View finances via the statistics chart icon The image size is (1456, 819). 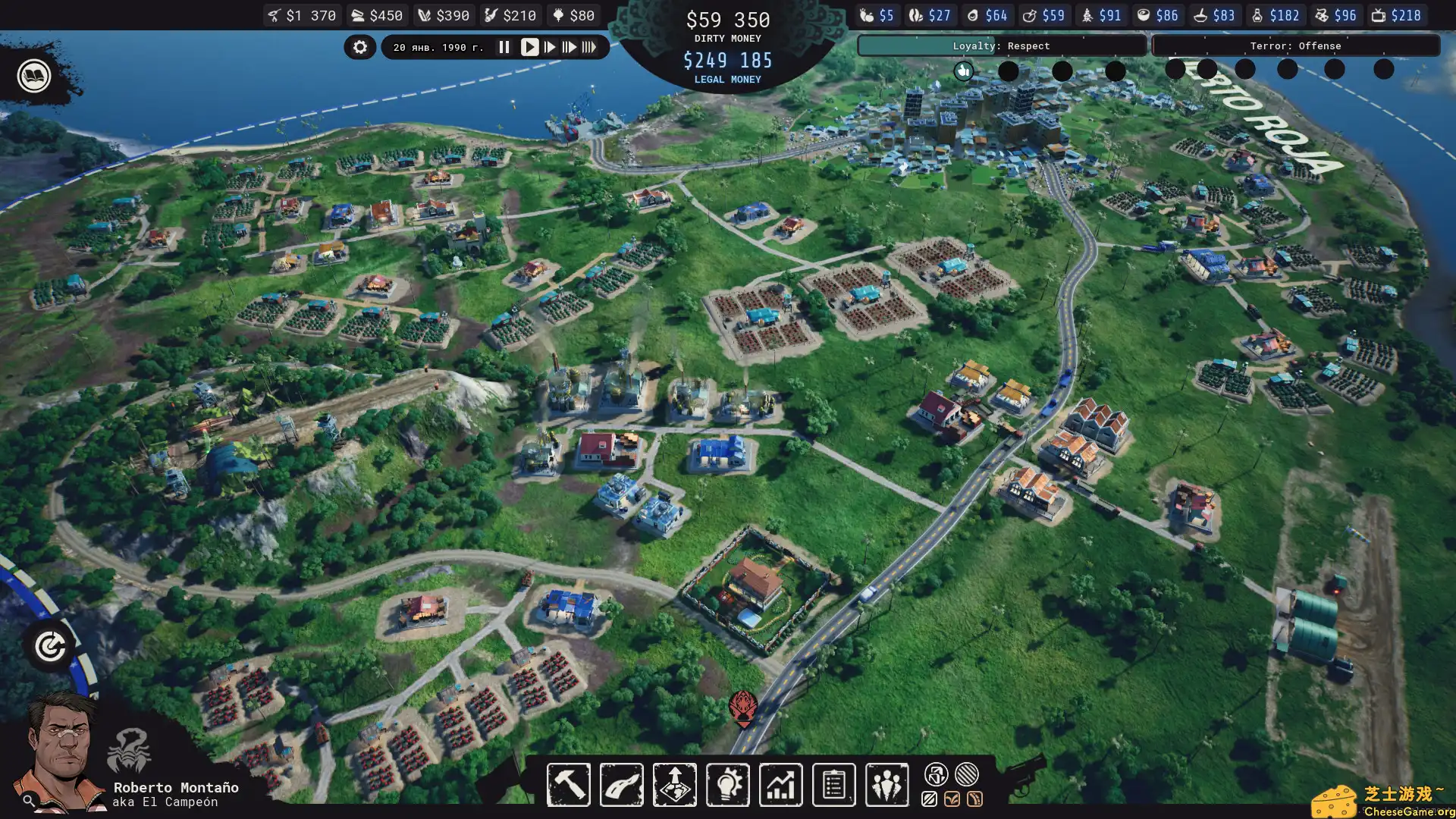pos(780,785)
